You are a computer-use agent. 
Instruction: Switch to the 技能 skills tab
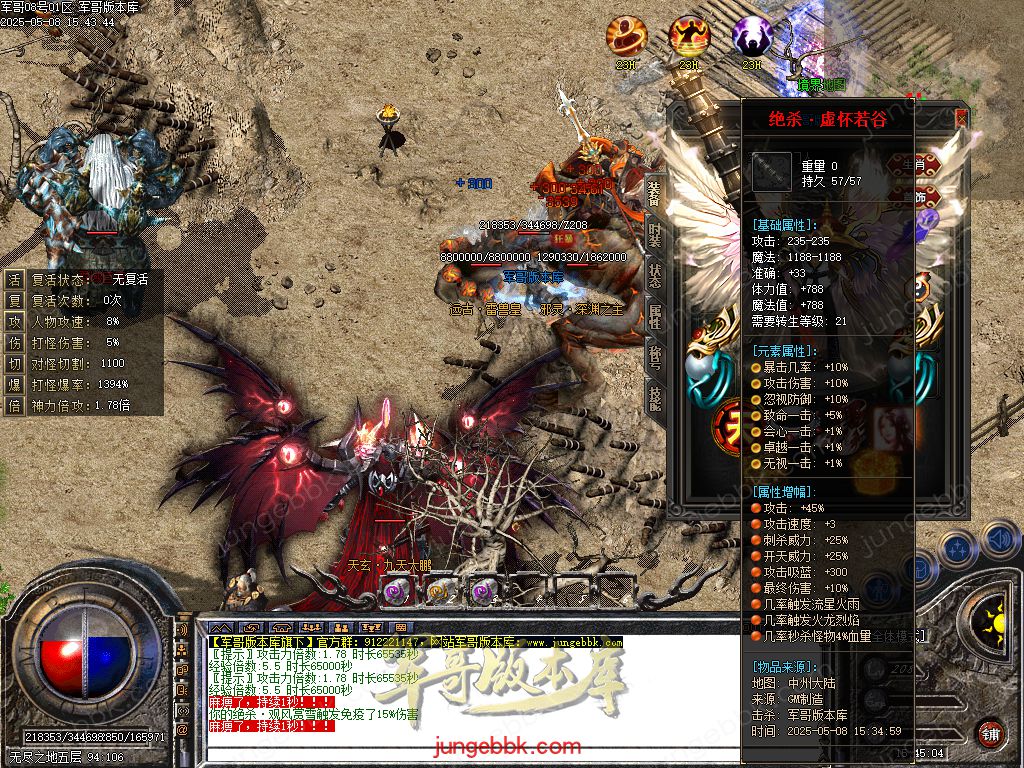[x=654, y=399]
